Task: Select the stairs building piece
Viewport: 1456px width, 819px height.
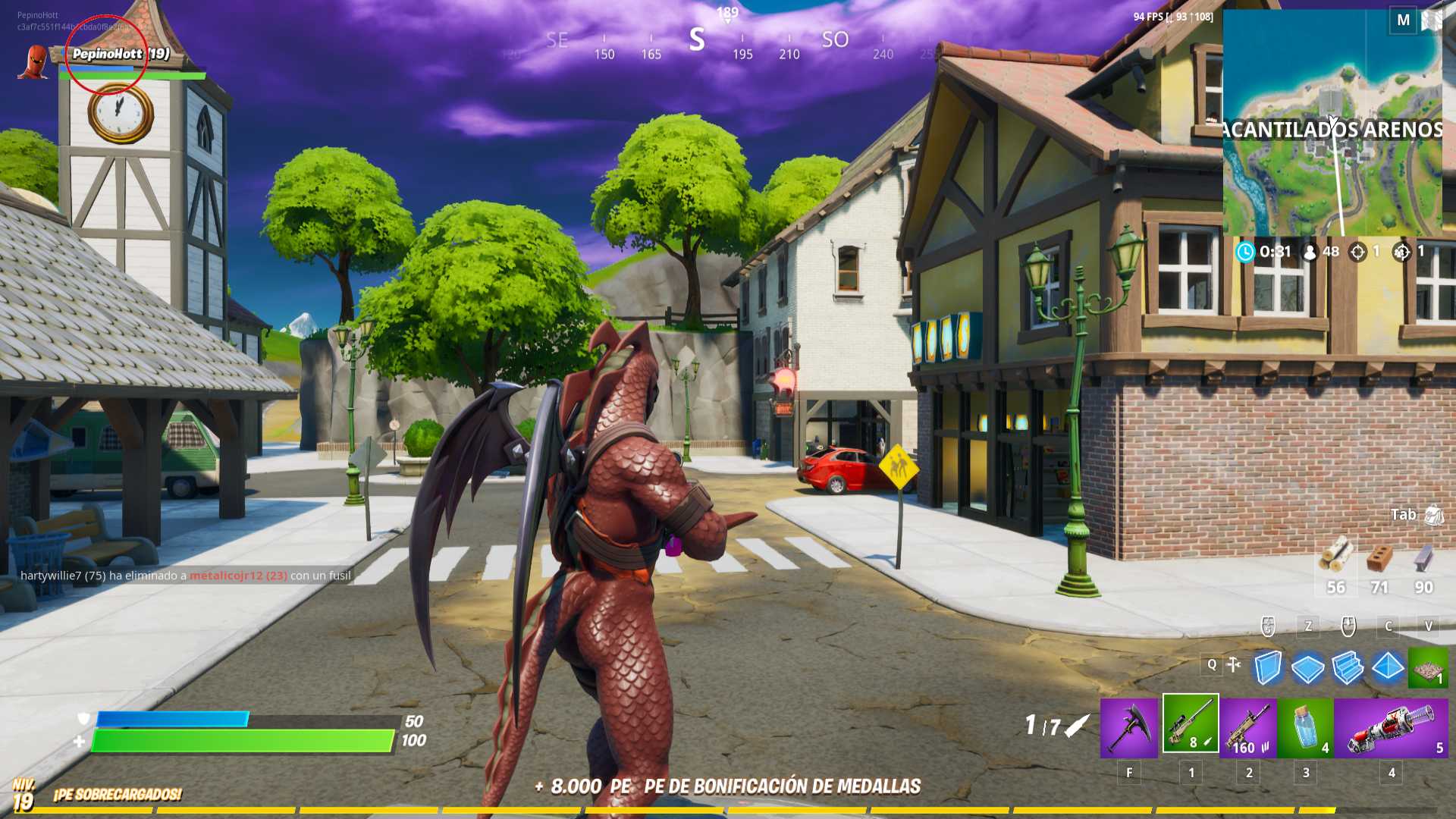Action: click(1348, 668)
